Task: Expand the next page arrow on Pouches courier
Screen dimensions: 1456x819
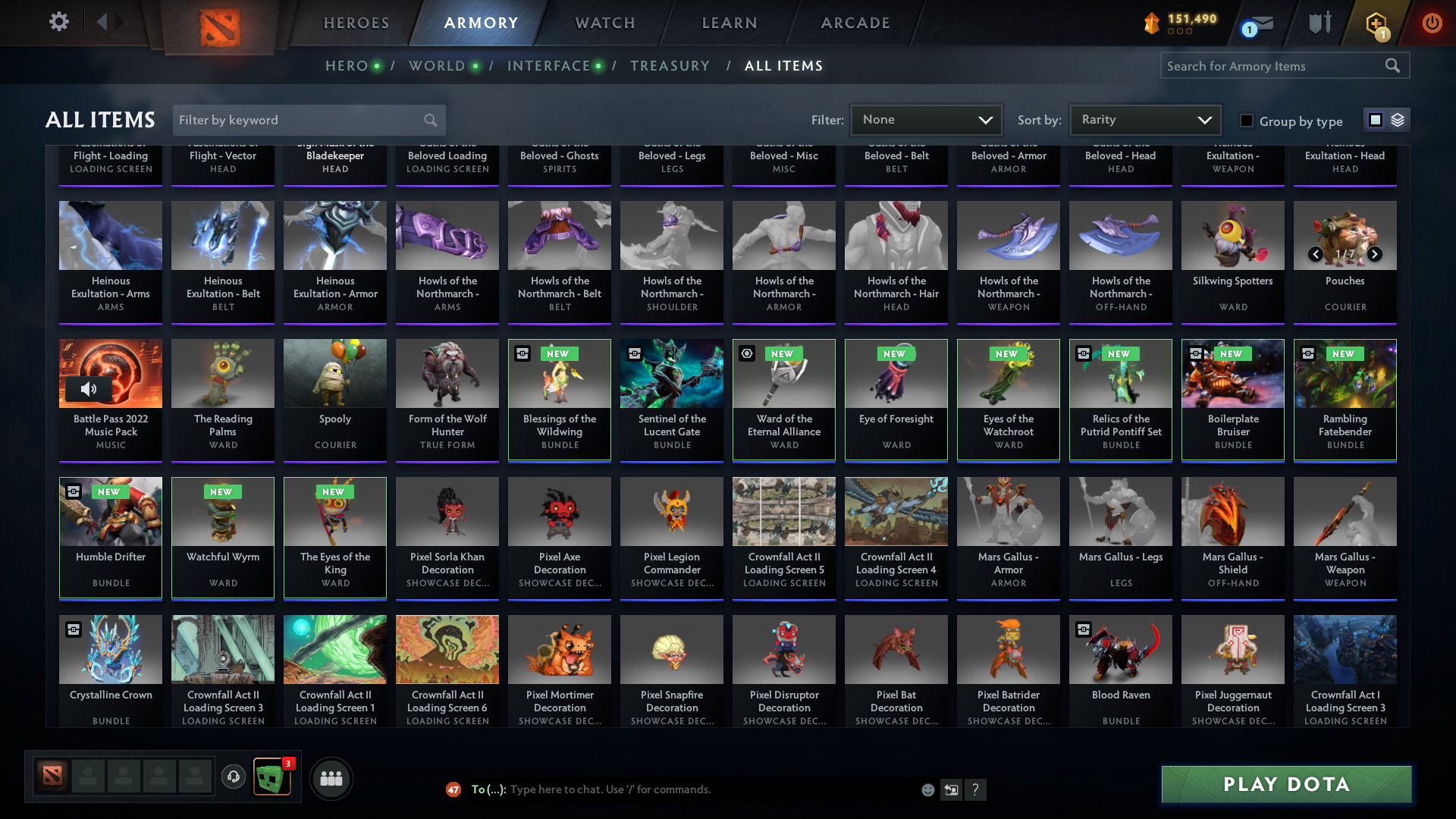Action: (1375, 254)
